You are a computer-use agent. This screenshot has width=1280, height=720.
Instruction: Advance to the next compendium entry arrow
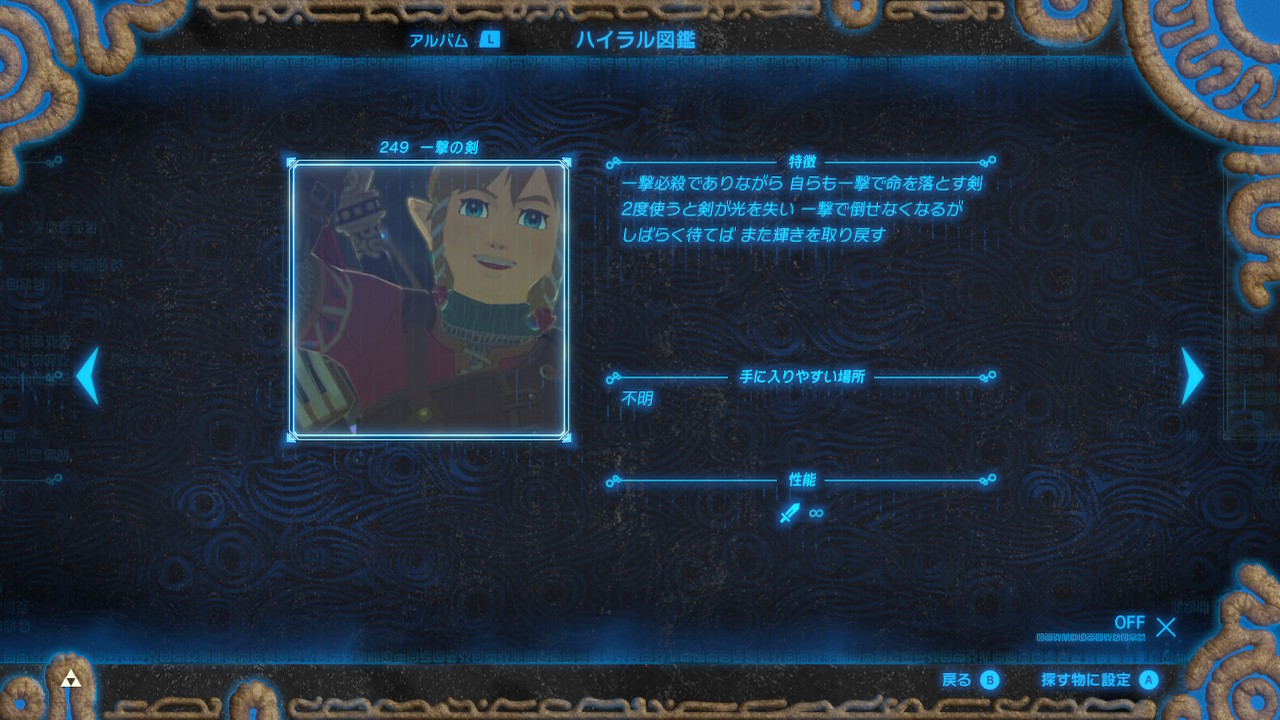[x=1191, y=376]
